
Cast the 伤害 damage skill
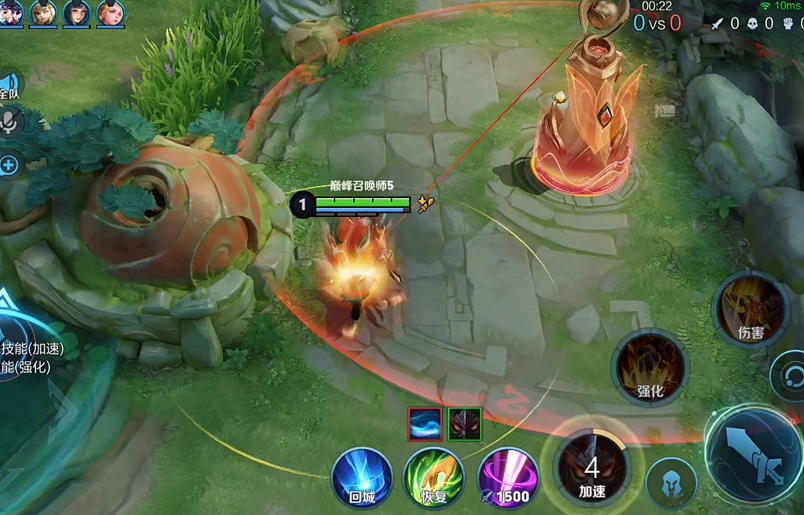750,307
